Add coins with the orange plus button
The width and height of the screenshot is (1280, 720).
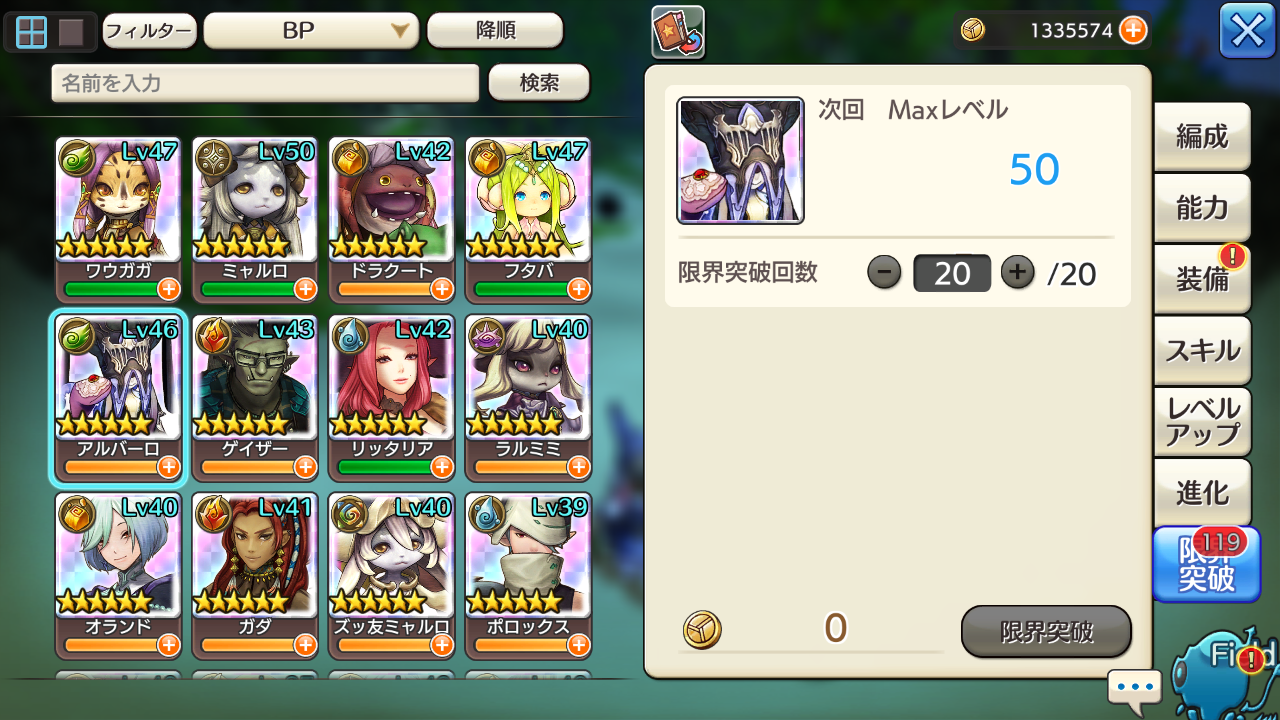click(x=1133, y=31)
